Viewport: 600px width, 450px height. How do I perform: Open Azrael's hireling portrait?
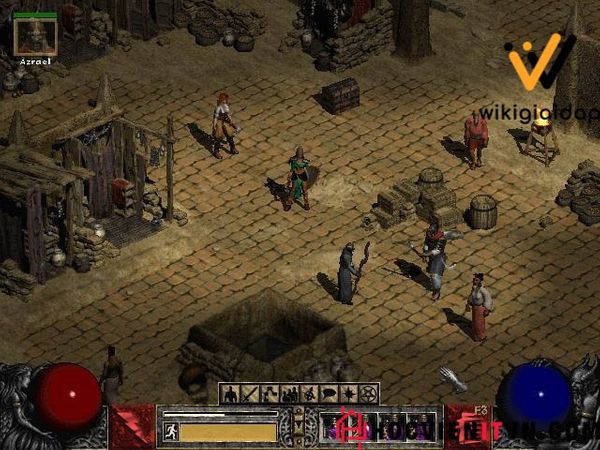[35, 37]
